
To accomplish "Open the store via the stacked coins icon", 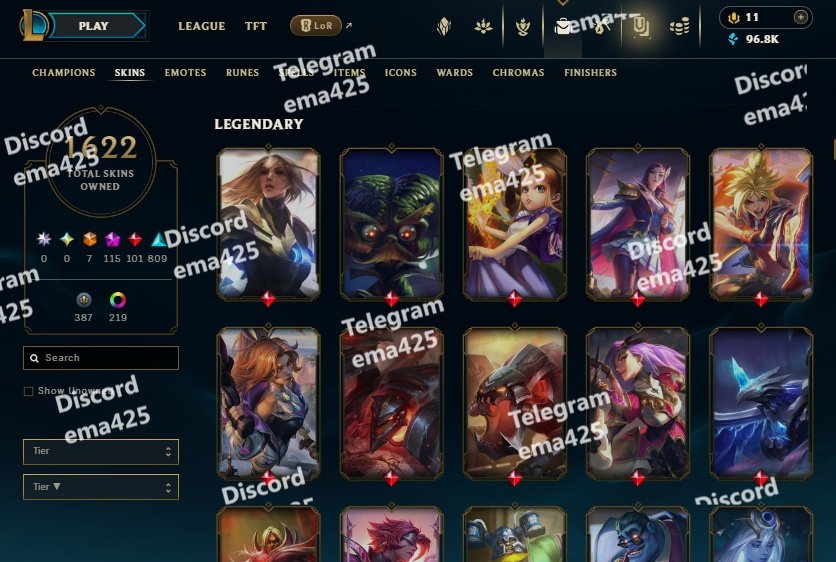I will [x=680, y=27].
